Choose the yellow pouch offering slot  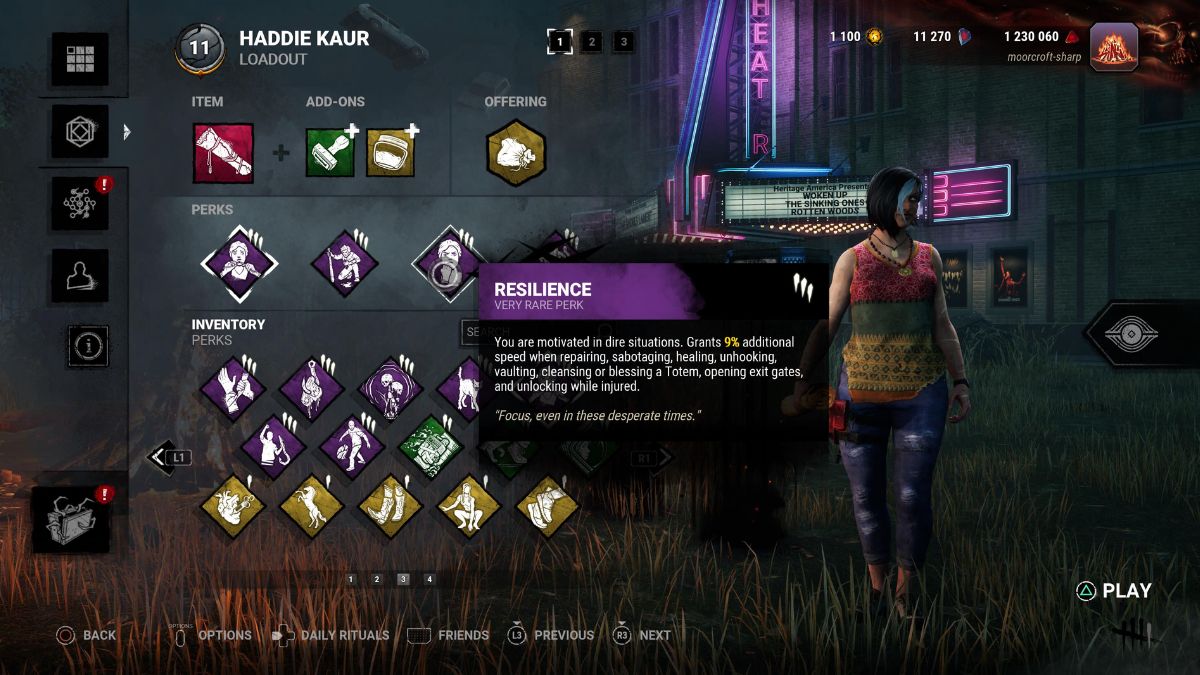click(515, 153)
